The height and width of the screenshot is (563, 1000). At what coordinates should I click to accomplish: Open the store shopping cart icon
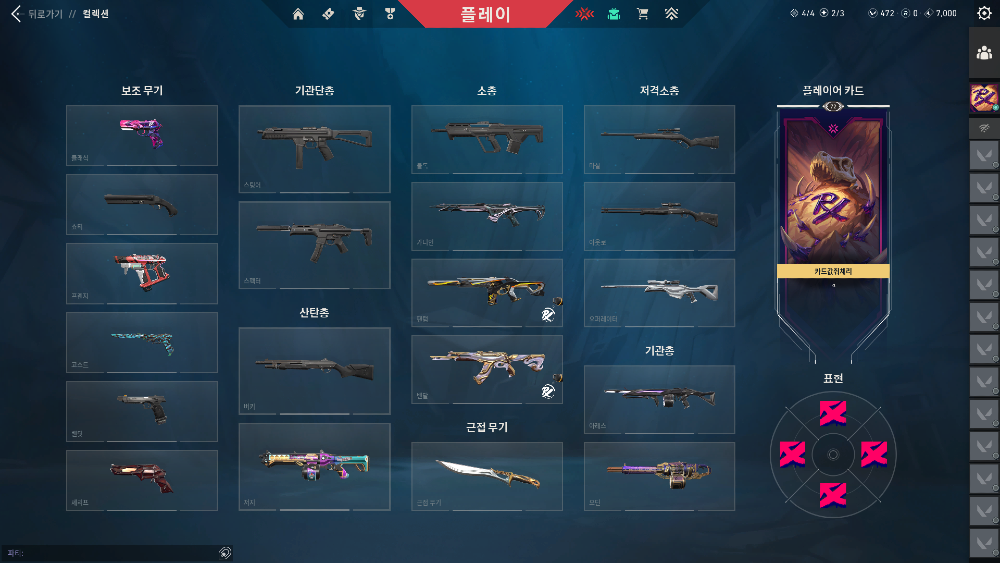[643, 14]
